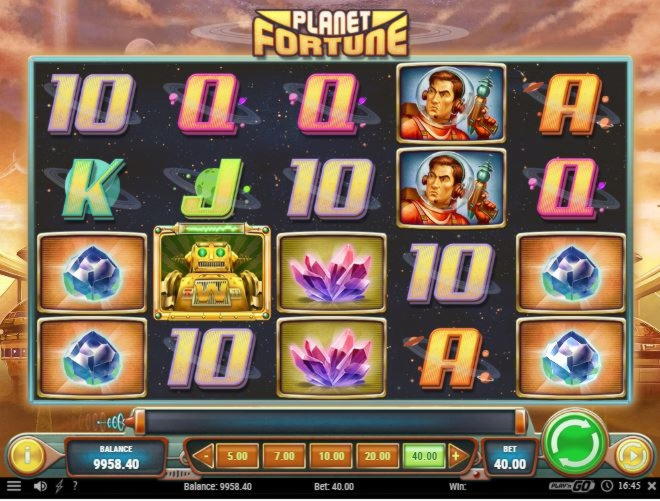
Task: Open help with the question mark
Action: point(74,487)
